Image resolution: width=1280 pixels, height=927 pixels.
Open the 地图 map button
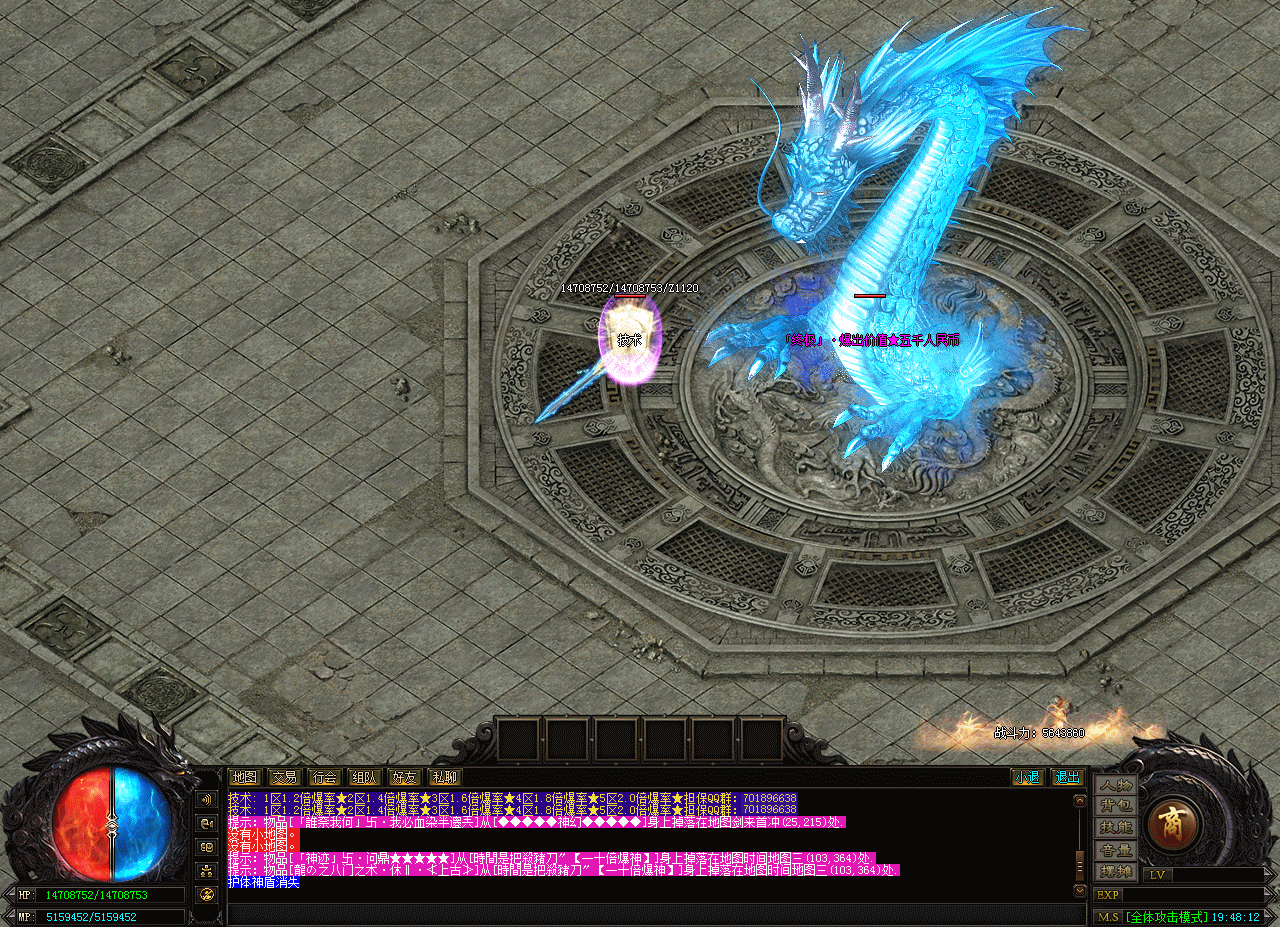244,777
